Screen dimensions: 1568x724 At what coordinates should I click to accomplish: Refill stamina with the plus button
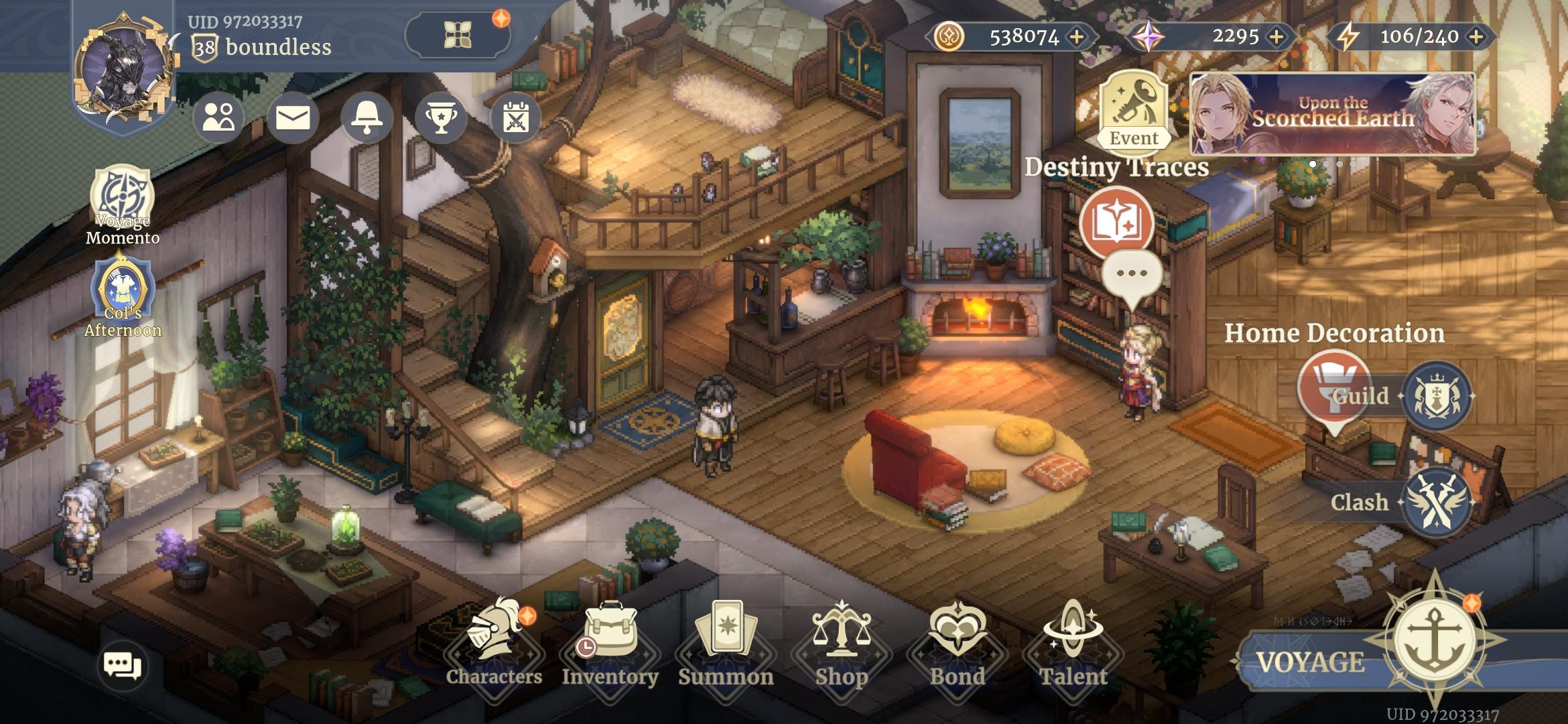[1476, 37]
